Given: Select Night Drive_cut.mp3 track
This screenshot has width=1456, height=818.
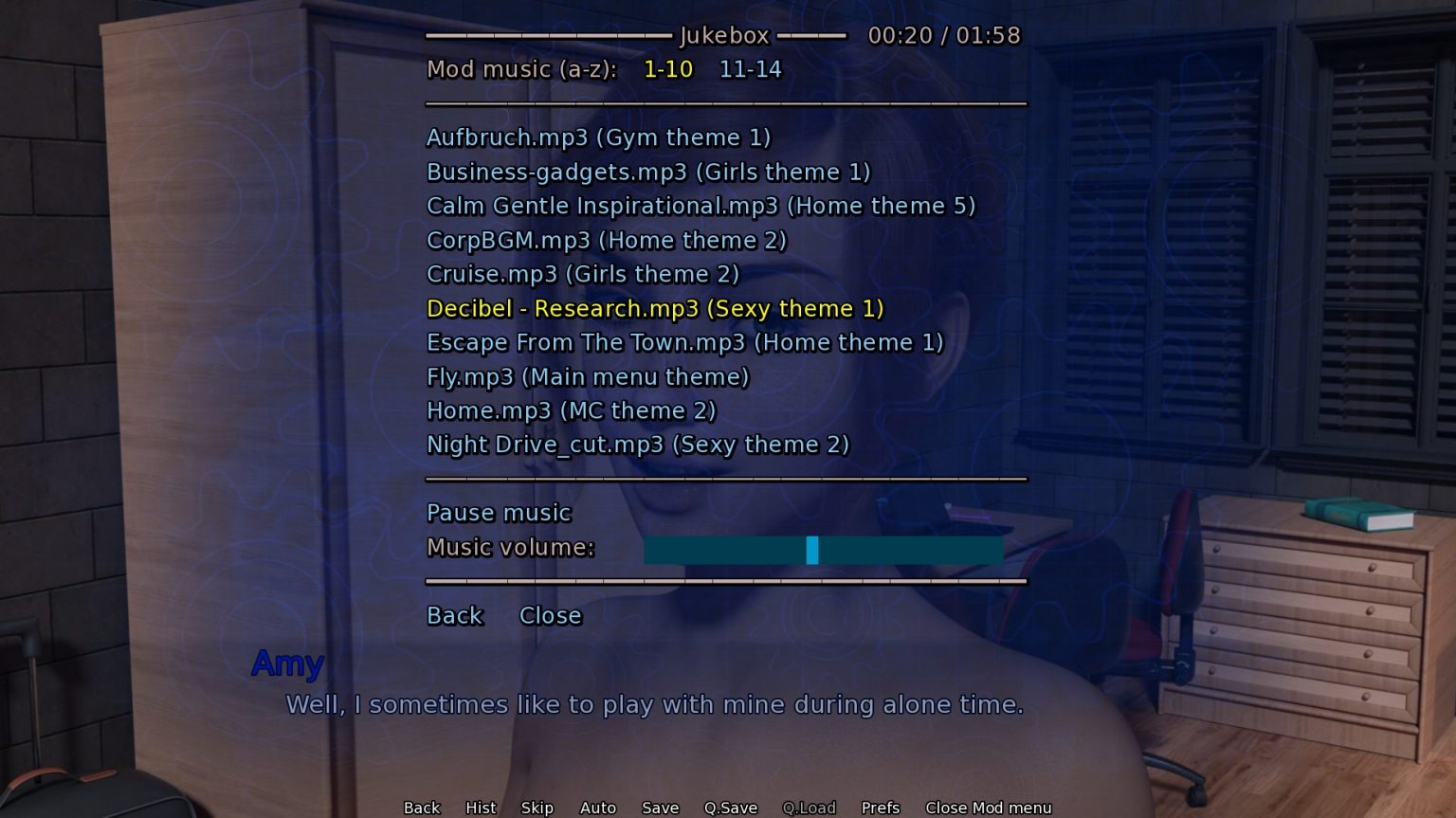Looking at the screenshot, I should coord(637,445).
